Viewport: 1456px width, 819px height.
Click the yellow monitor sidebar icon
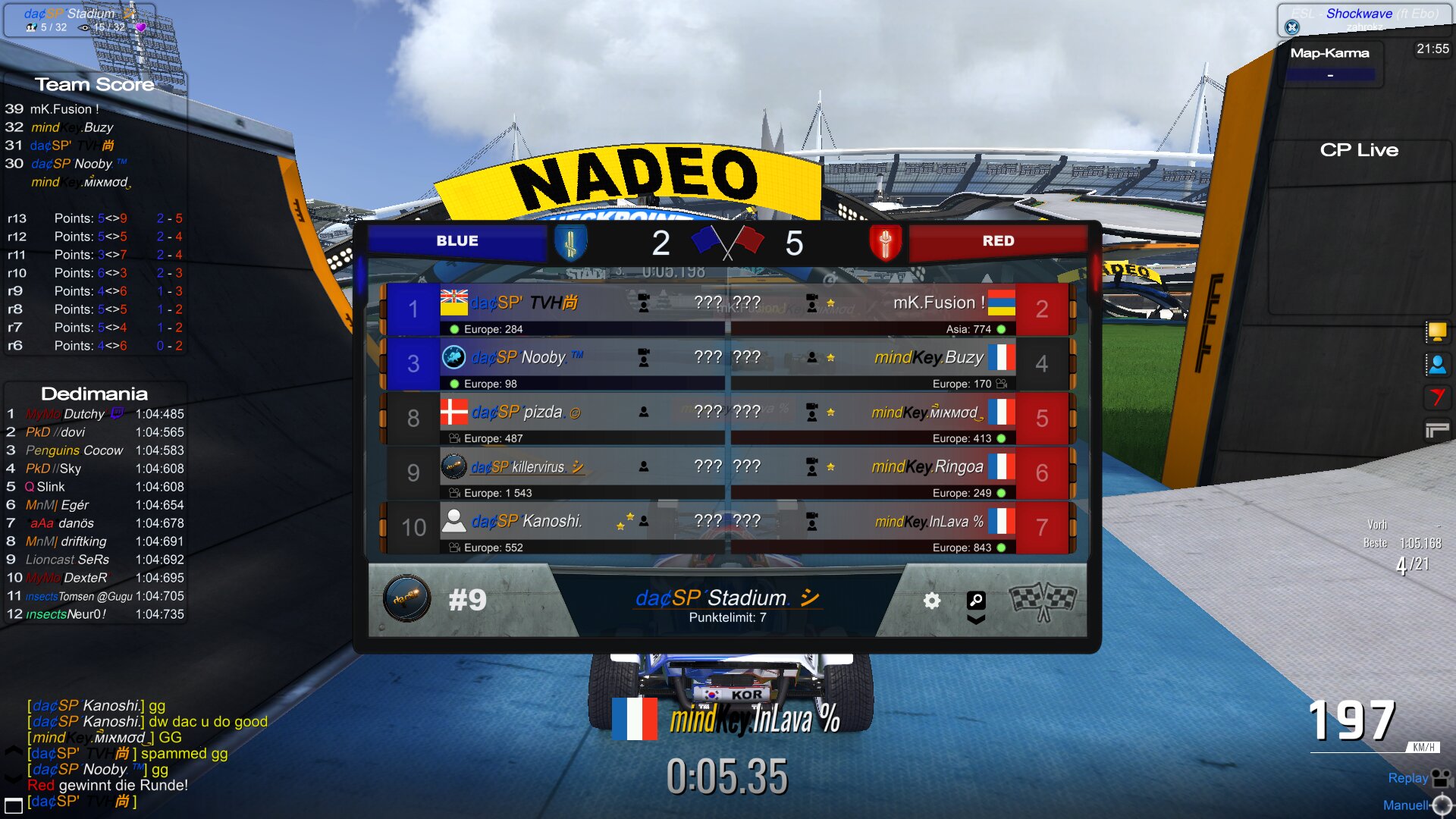point(1436,331)
